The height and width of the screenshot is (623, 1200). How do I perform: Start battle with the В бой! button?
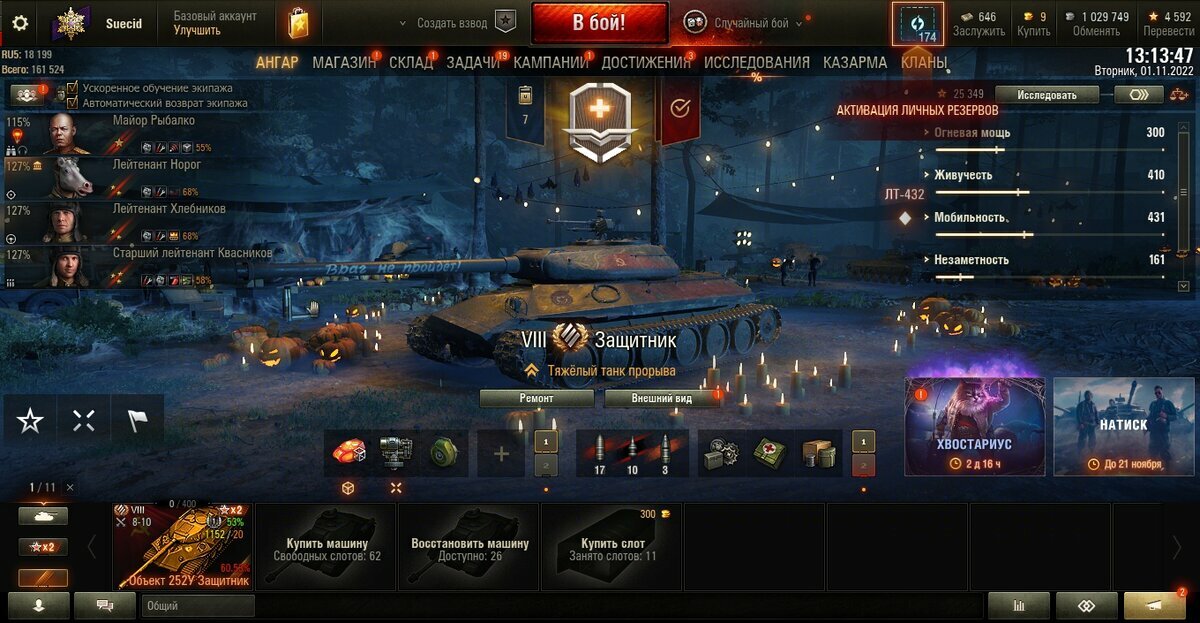[x=599, y=23]
